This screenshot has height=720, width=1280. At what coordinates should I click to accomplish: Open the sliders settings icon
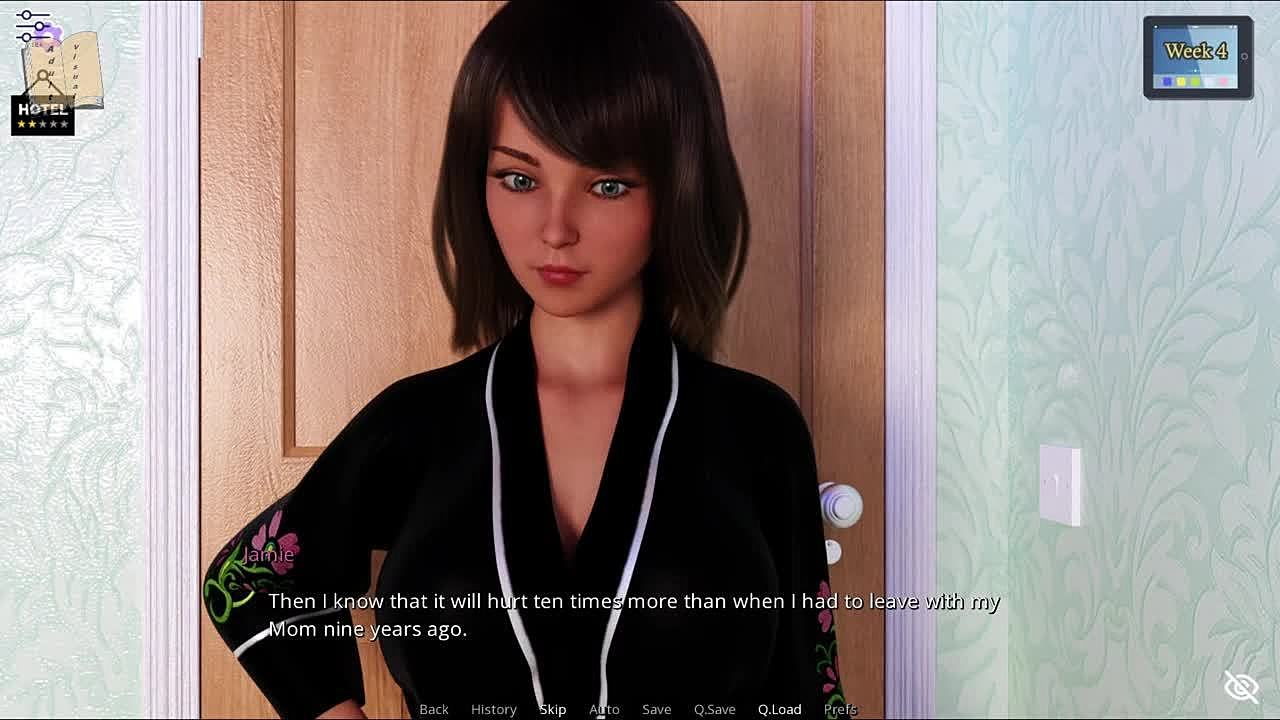32,26
